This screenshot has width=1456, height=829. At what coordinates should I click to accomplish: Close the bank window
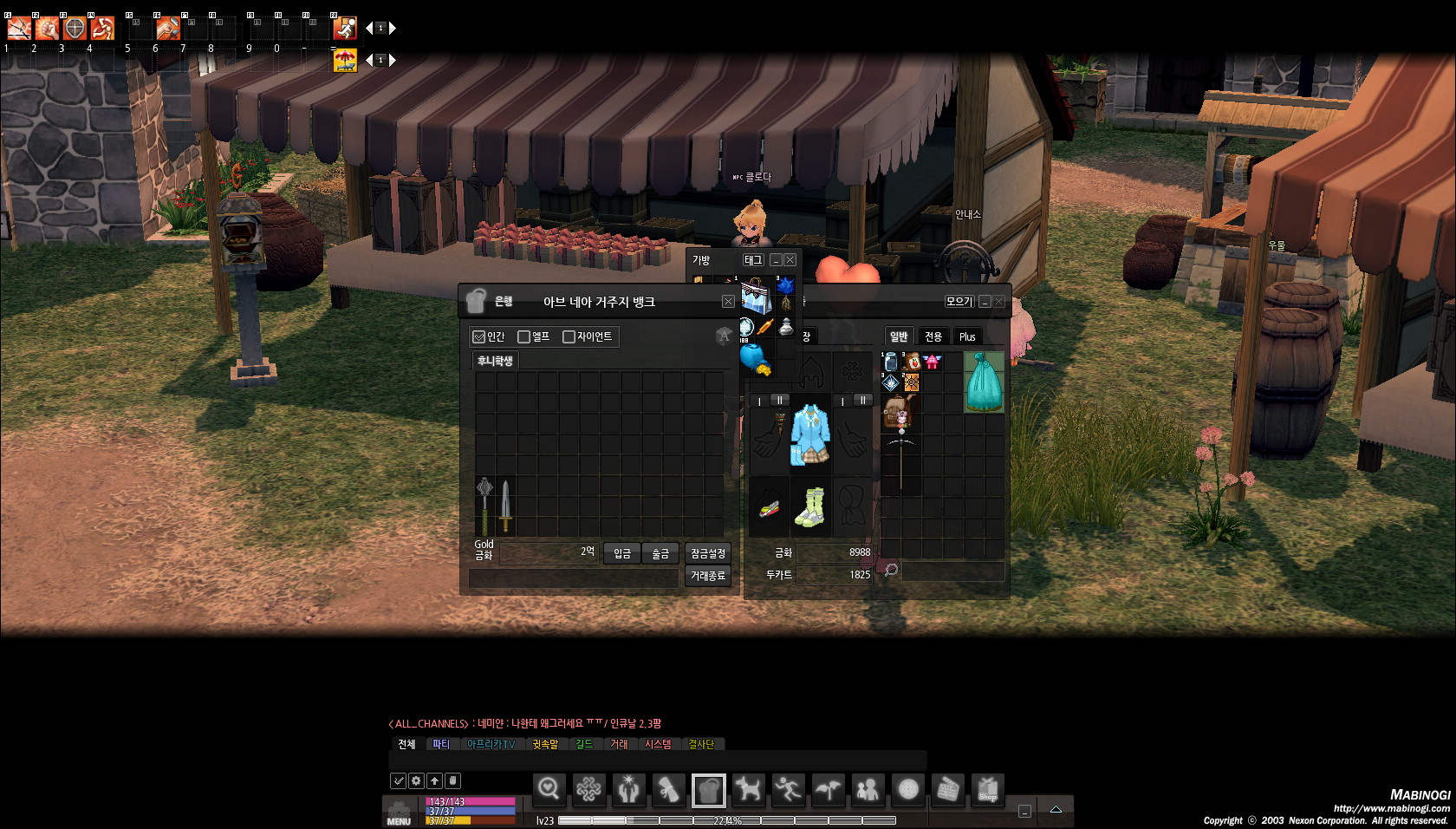click(728, 302)
